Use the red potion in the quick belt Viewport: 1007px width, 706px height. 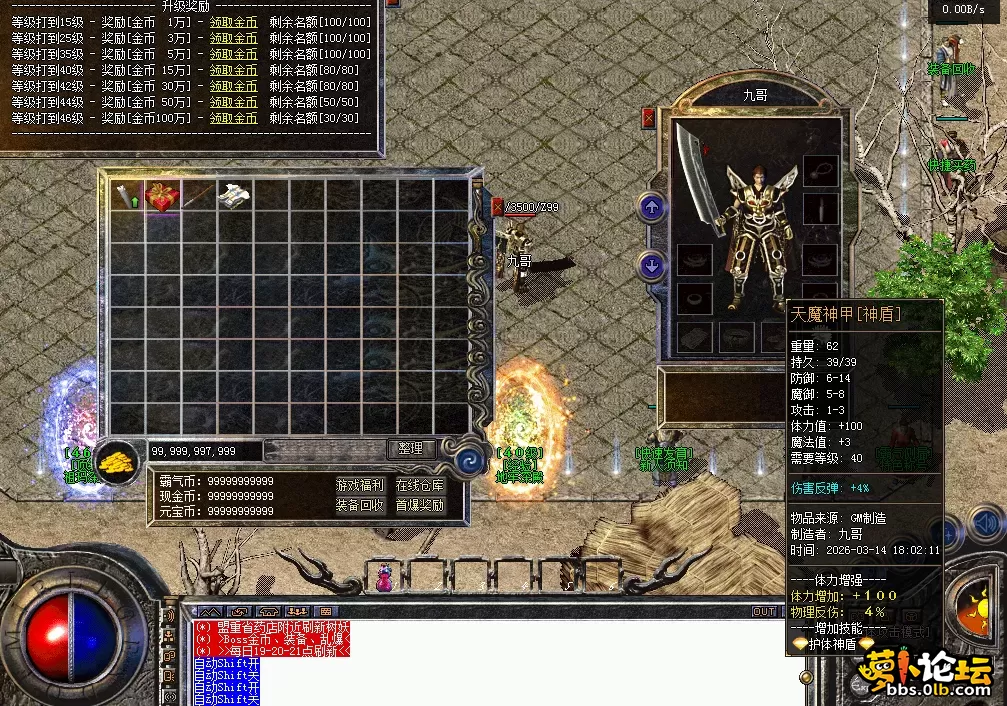tap(384, 577)
